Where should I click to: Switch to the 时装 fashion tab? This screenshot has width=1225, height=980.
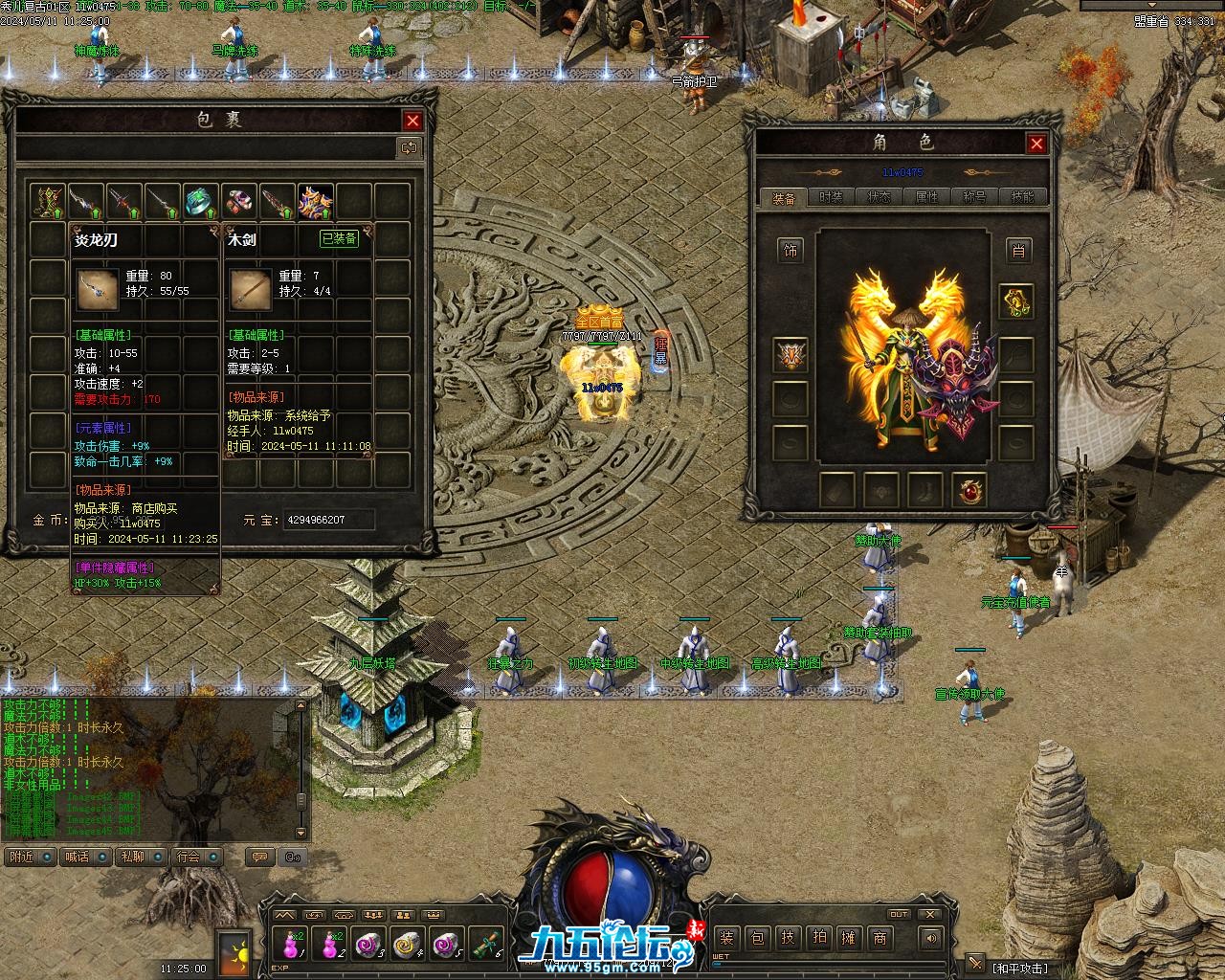(831, 198)
